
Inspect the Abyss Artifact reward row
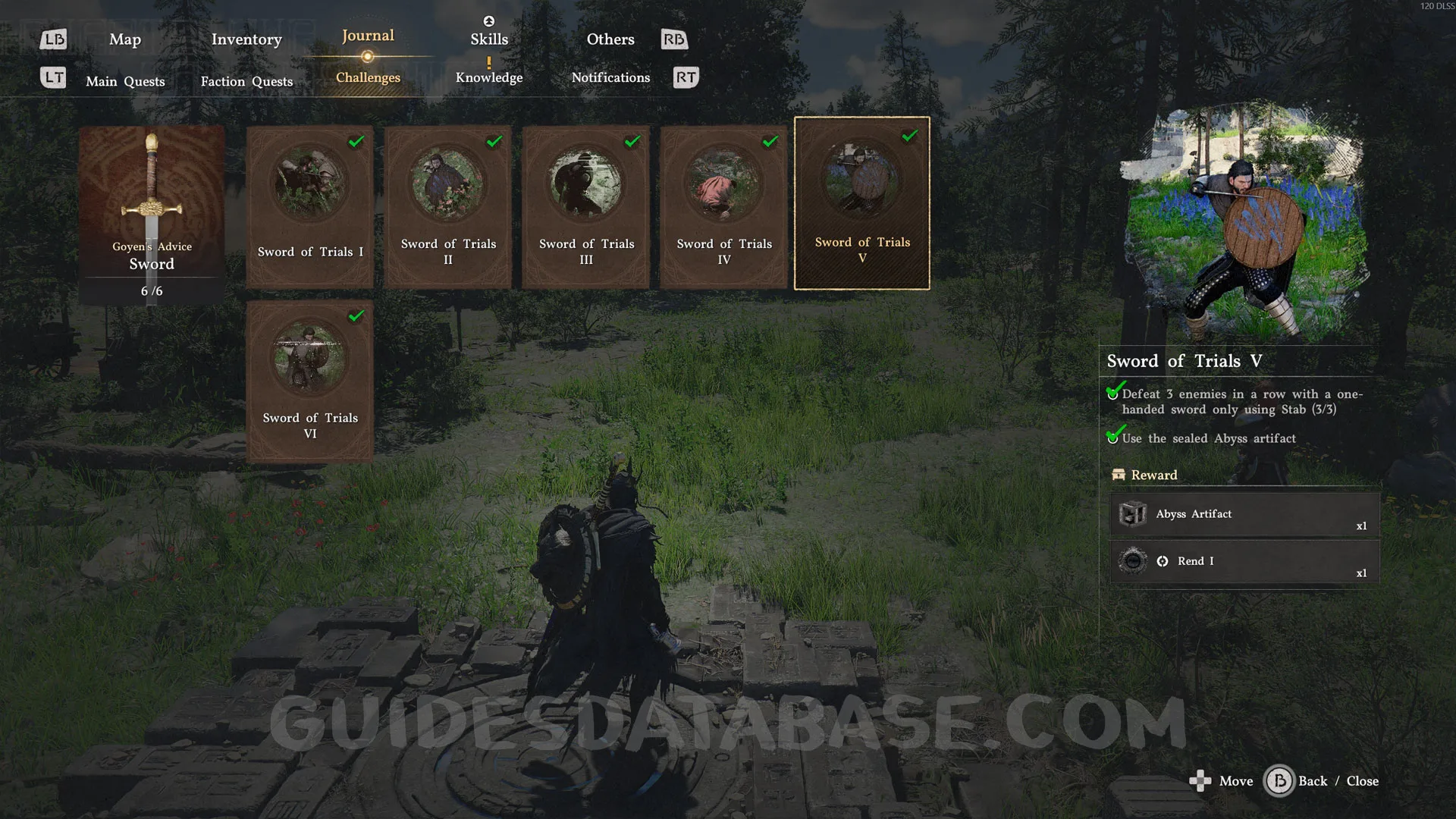click(x=1244, y=515)
